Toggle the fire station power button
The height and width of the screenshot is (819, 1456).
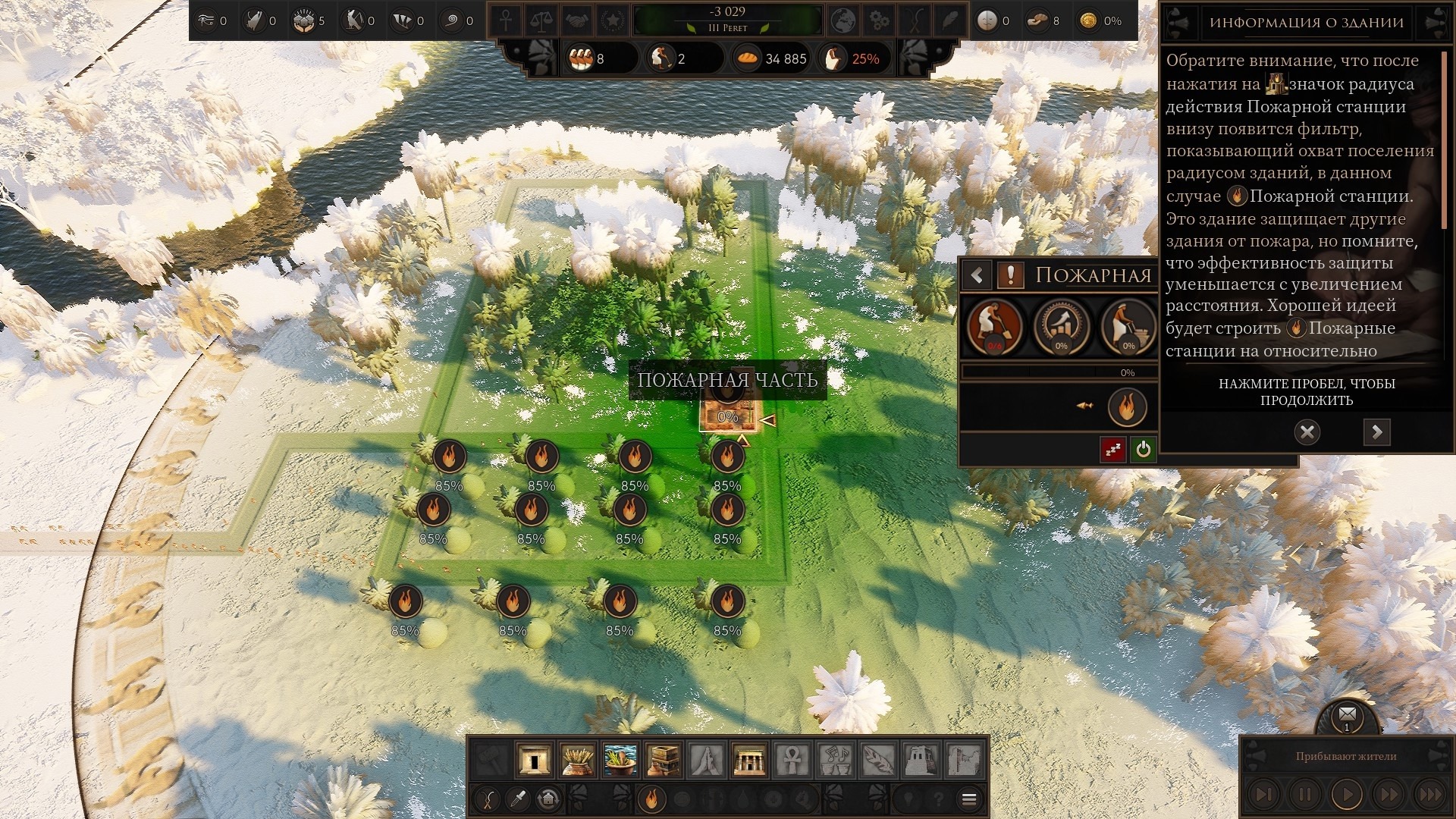(x=1143, y=450)
